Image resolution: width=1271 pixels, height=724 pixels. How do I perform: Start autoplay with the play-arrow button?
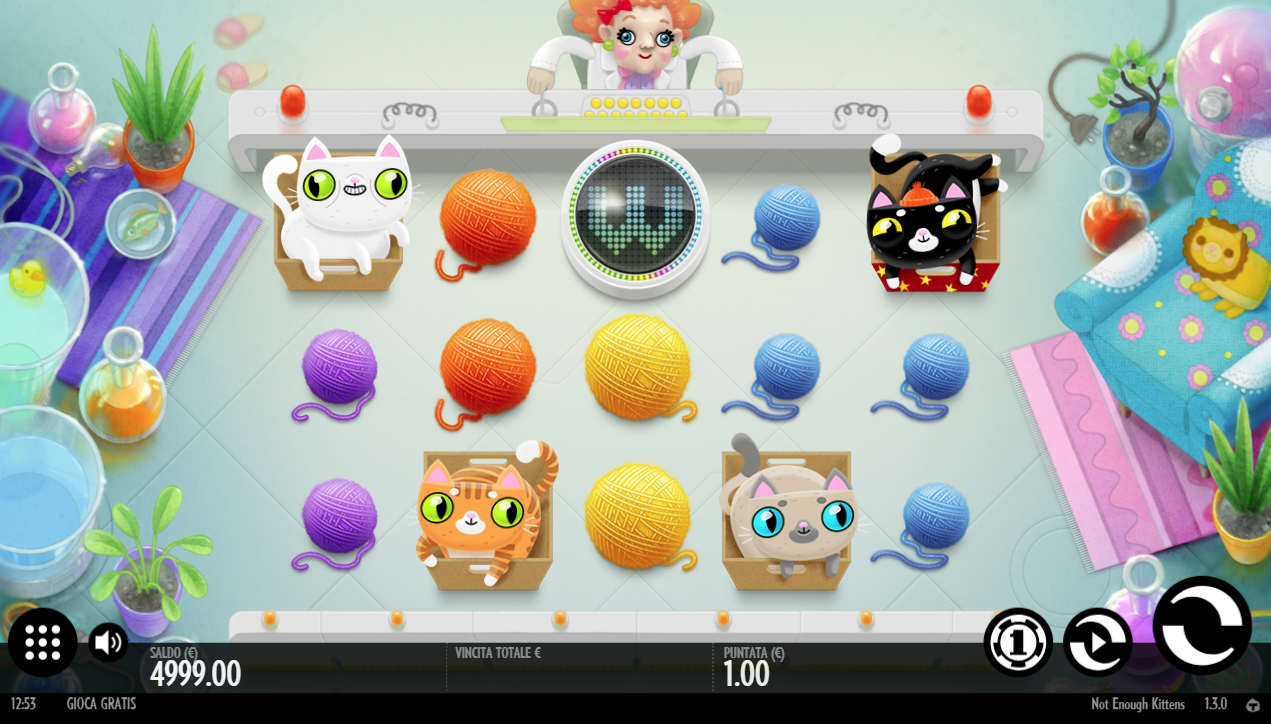click(1097, 642)
